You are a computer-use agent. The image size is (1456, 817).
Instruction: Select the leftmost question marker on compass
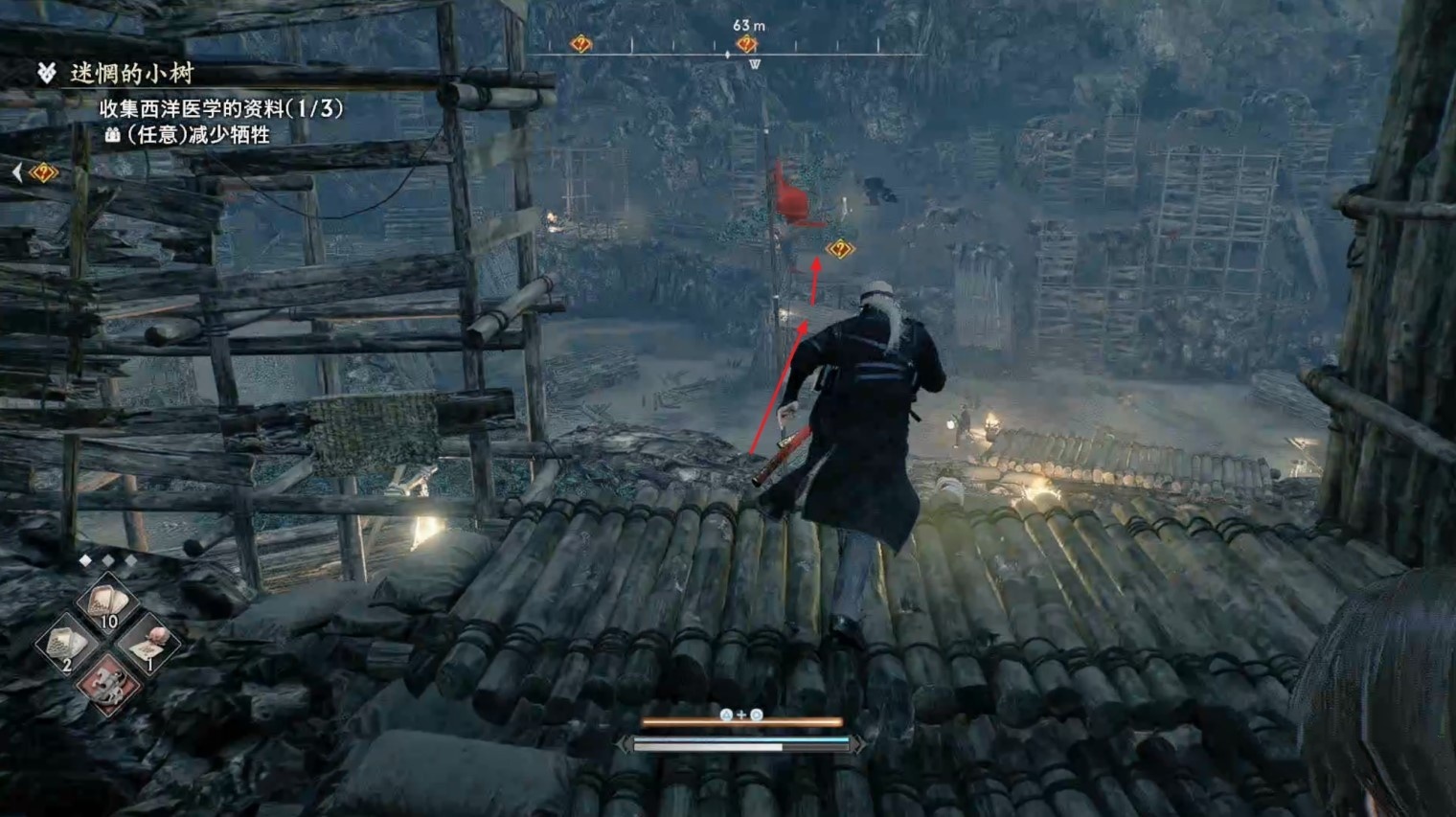(x=580, y=44)
